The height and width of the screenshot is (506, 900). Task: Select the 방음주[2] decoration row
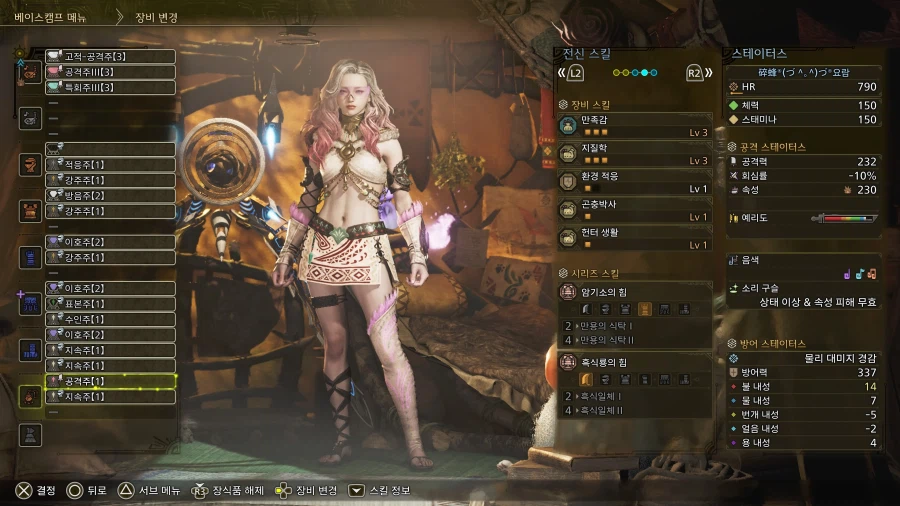110,195
